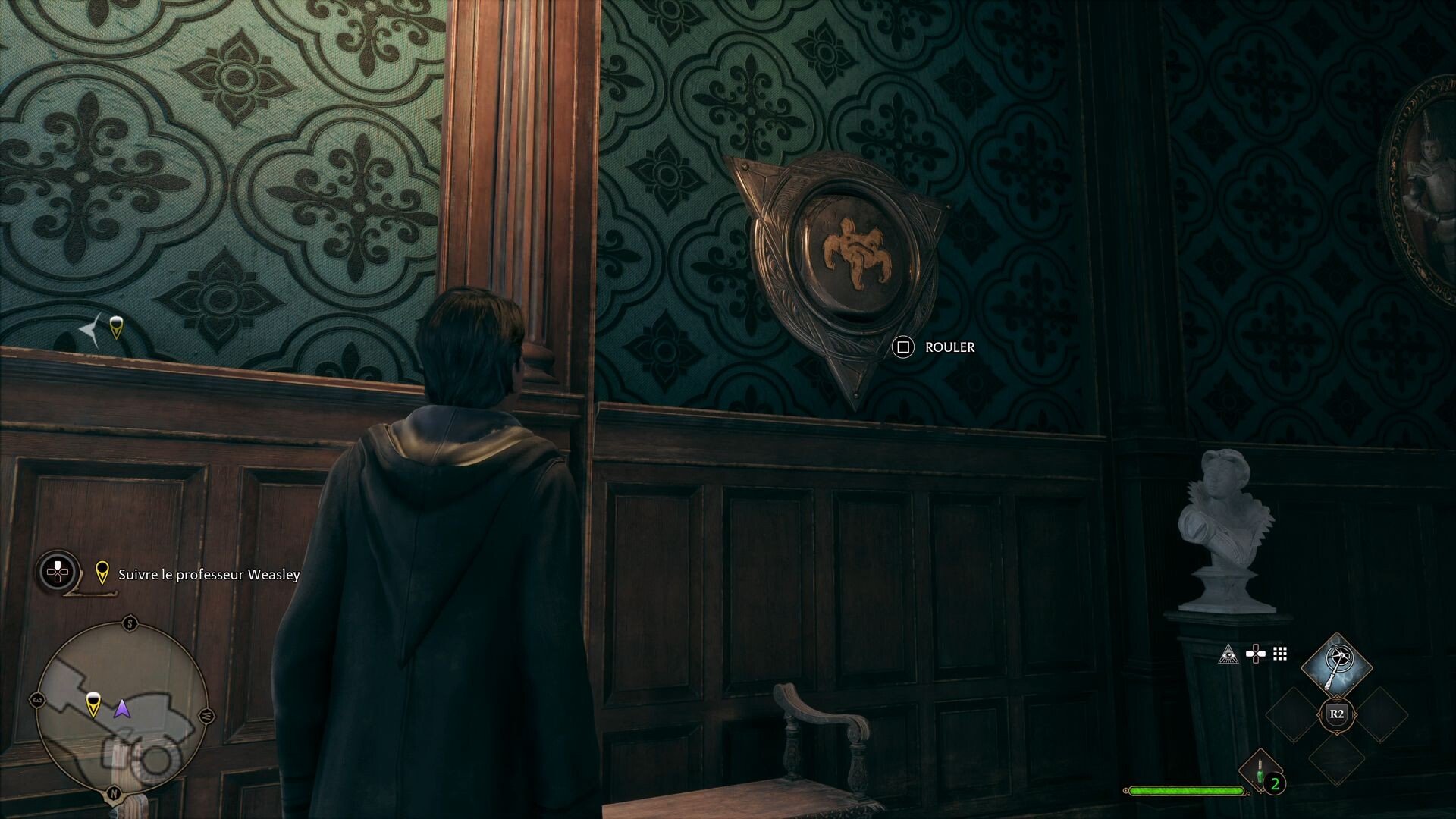Click the green health bar
Screen dimensions: 1456x819
coord(1187,792)
